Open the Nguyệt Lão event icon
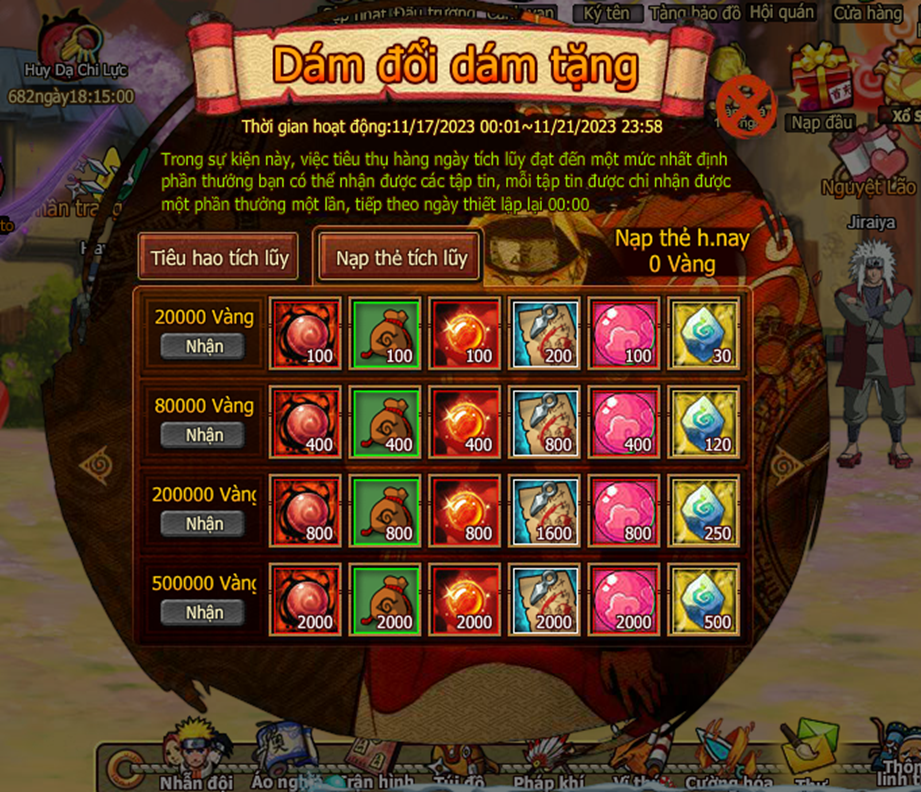921x792 pixels. pyautogui.click(x=867, y=165)
